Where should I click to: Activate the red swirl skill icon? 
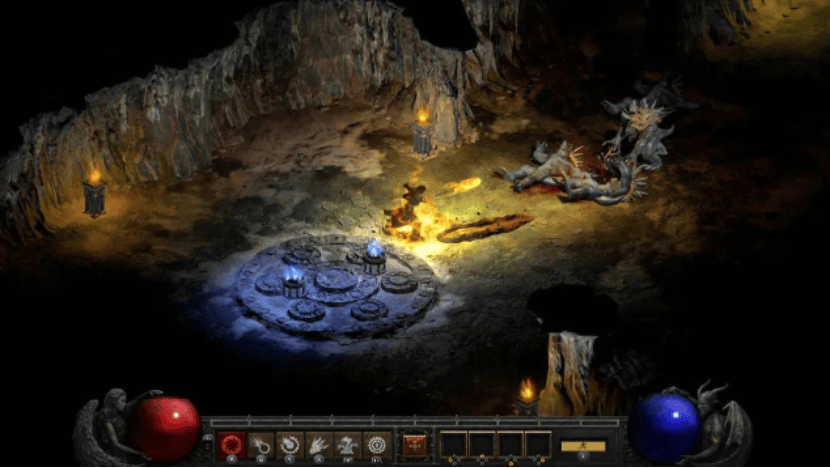(x=232, y=444)
